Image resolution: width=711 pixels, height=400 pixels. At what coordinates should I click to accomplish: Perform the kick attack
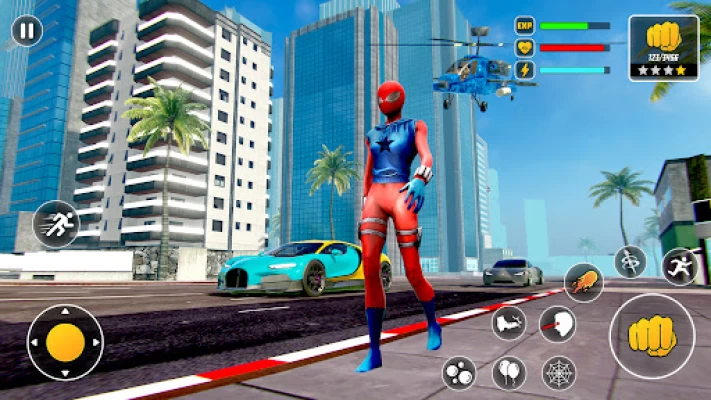[x=509, y=323]
